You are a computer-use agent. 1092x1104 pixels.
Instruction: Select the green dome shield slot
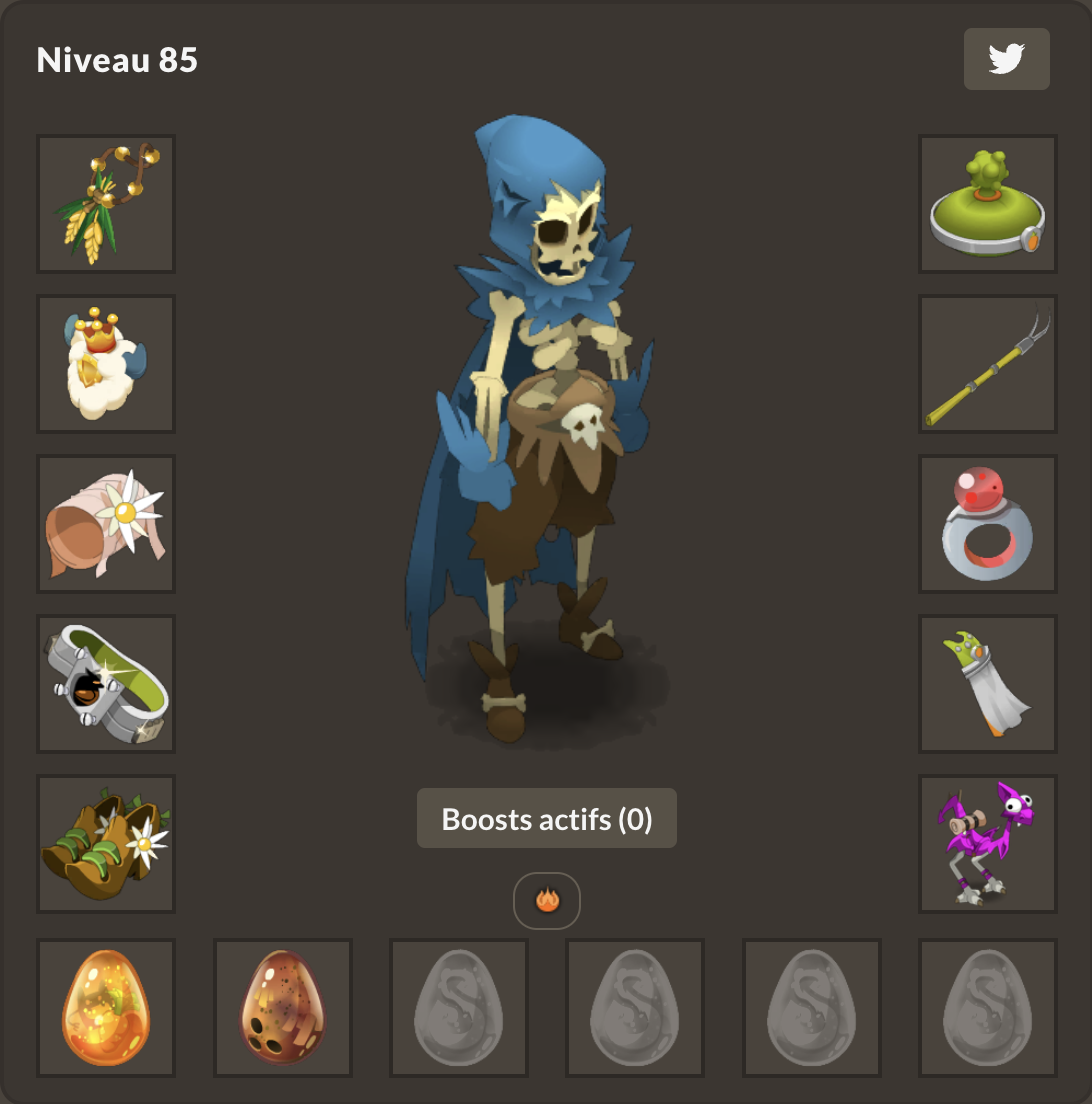coord(988,204)
